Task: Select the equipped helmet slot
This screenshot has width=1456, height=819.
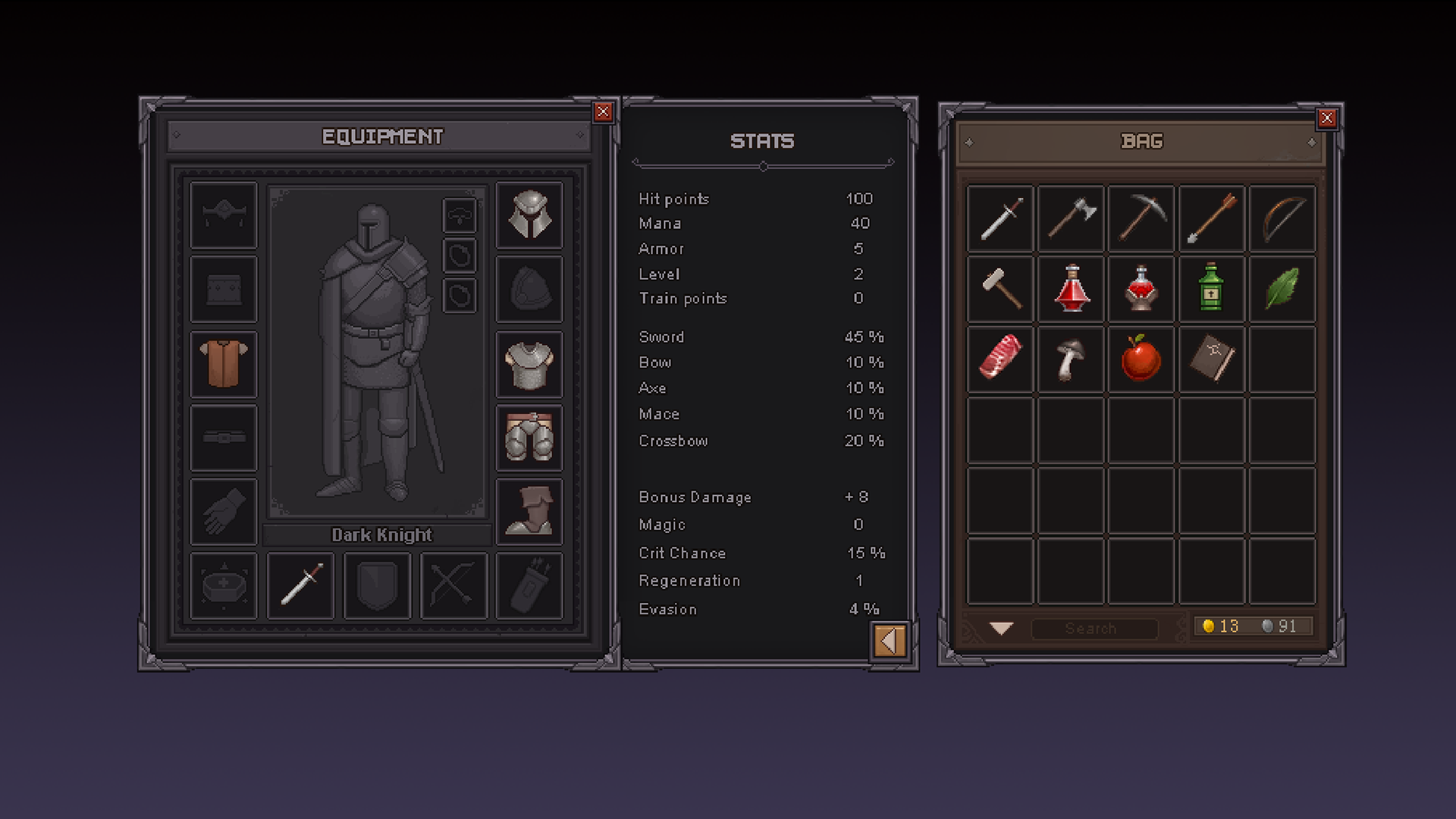Action: [x=529, y=215]
